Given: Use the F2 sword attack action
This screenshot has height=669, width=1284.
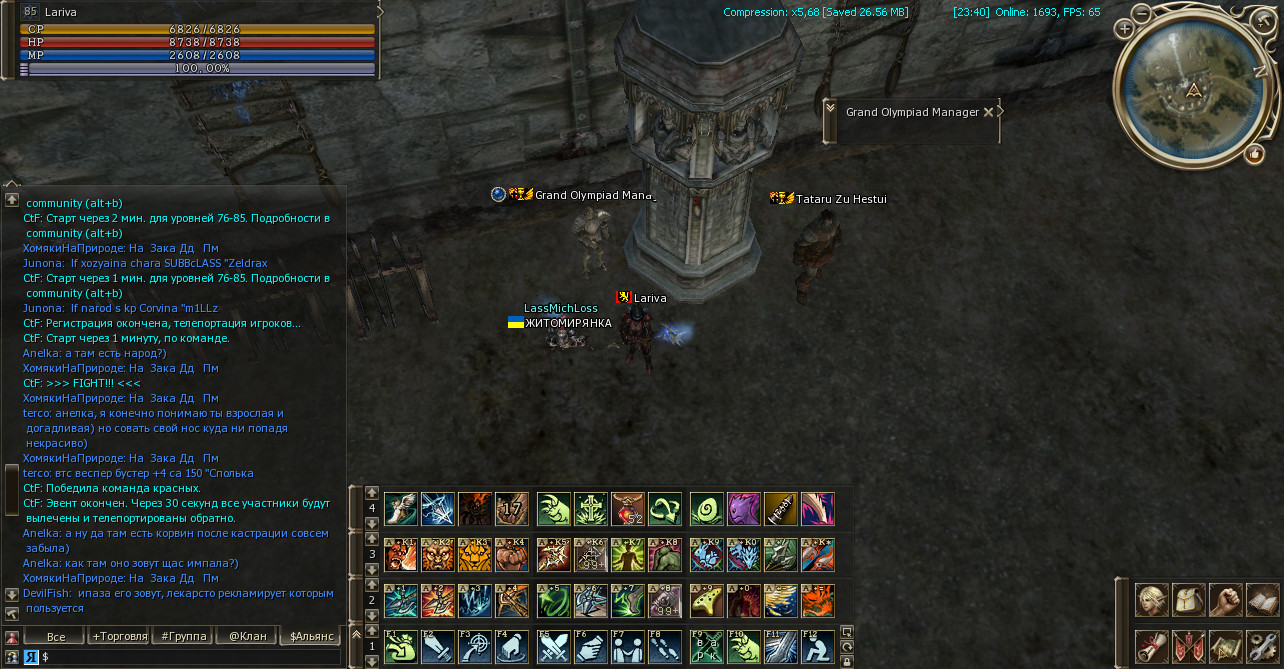Looking at the screenshot, I should [438, 646].
